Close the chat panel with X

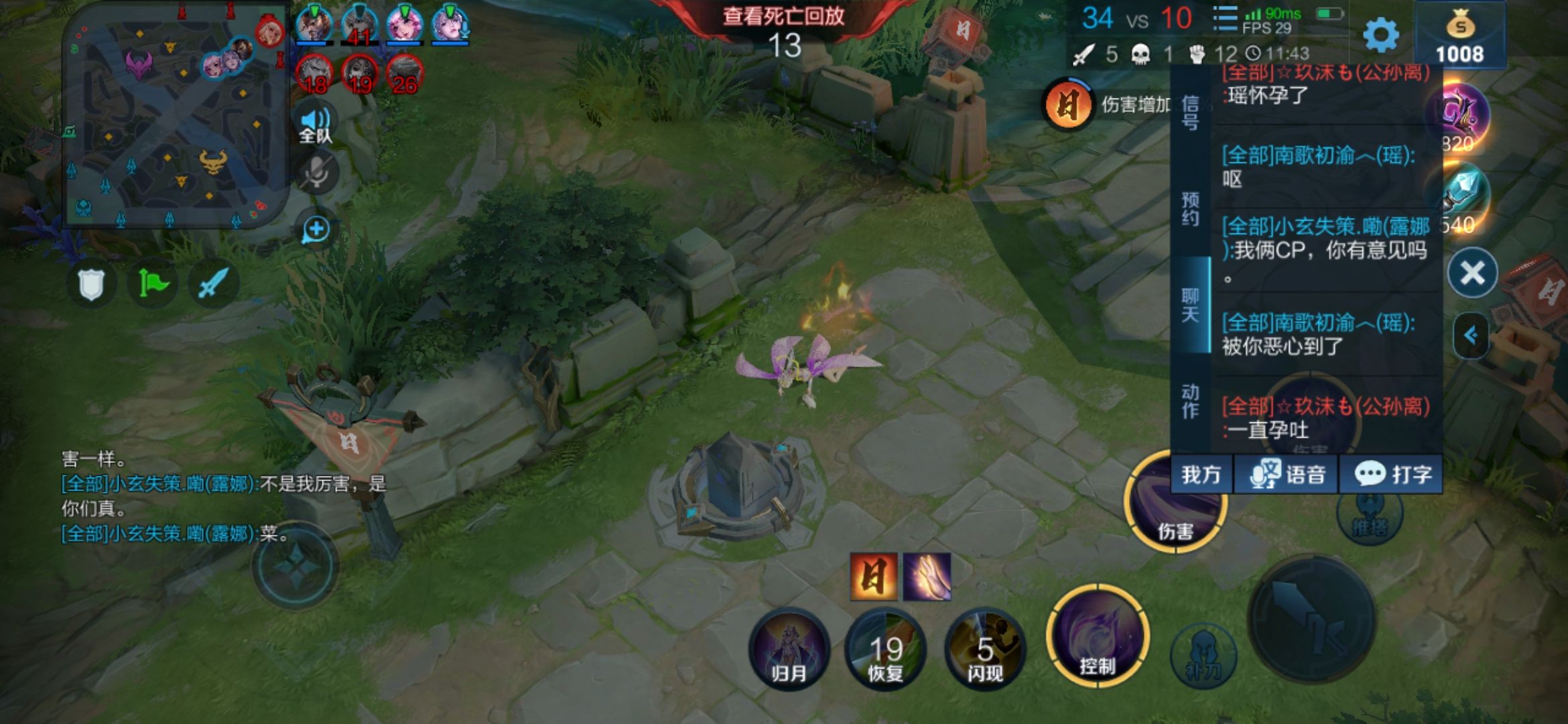coord(1472,273)
